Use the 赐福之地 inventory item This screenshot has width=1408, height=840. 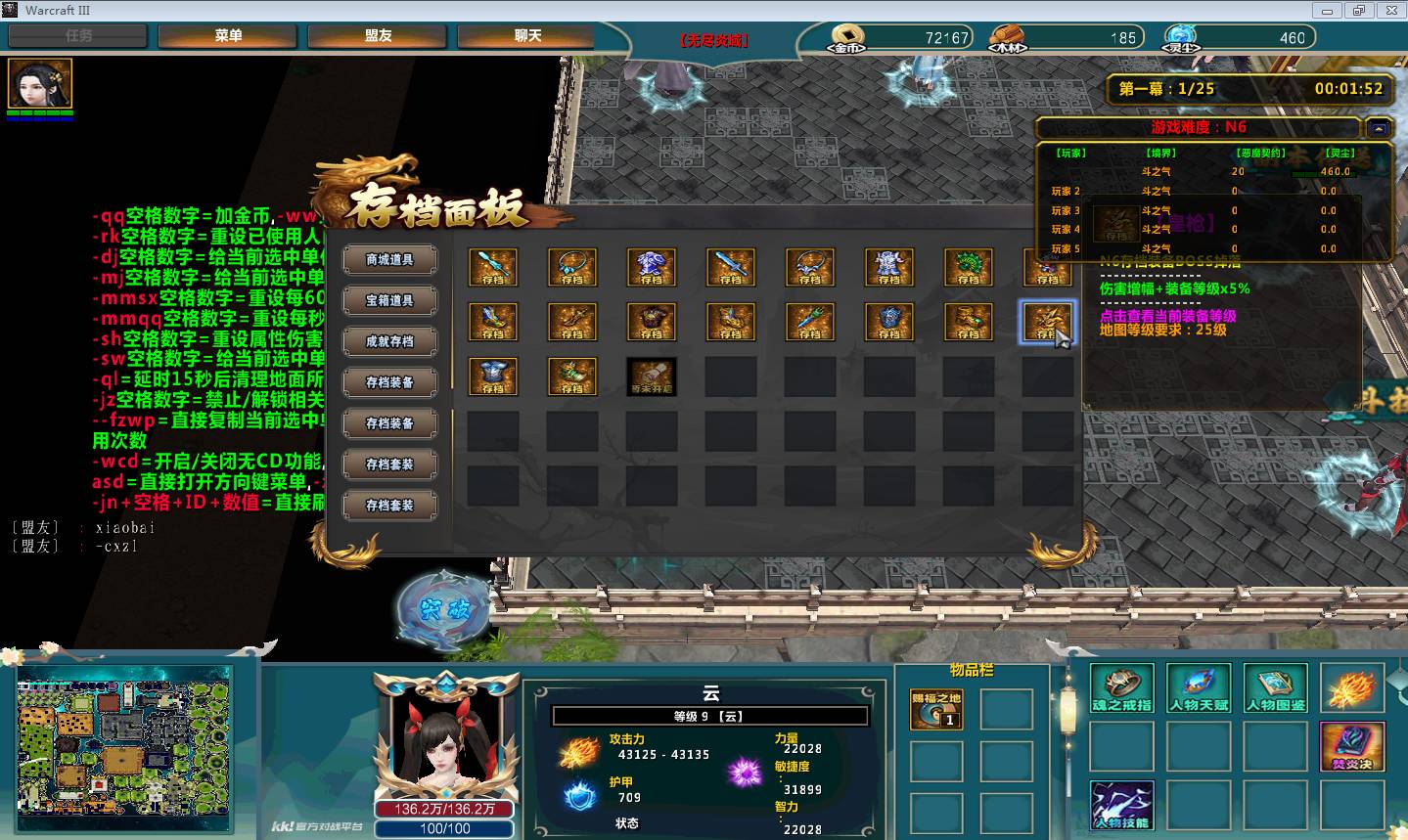[935, 709]
